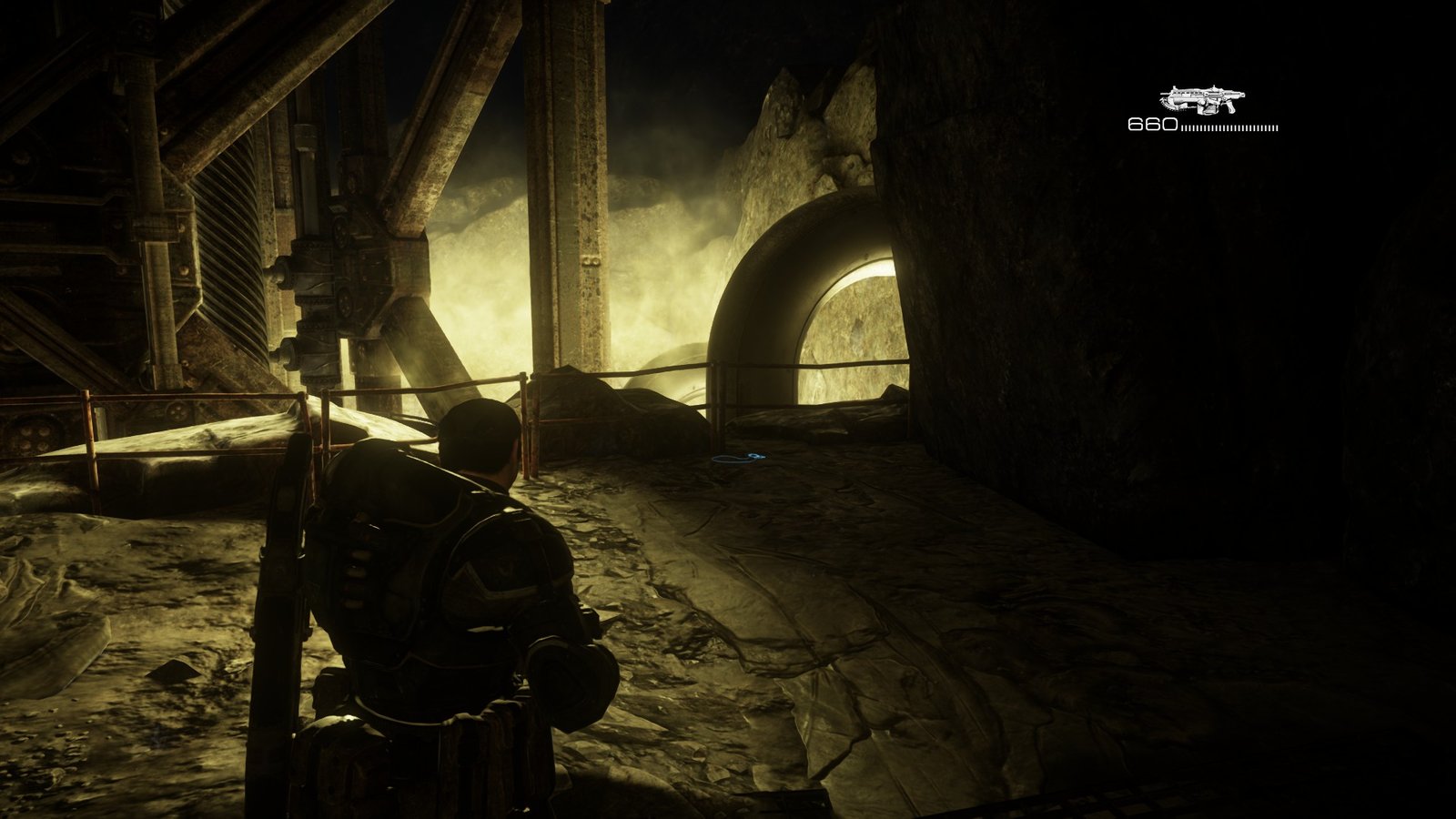
Task: Click the Lancer rifle weapon icon
Action: pos(1202,99)
